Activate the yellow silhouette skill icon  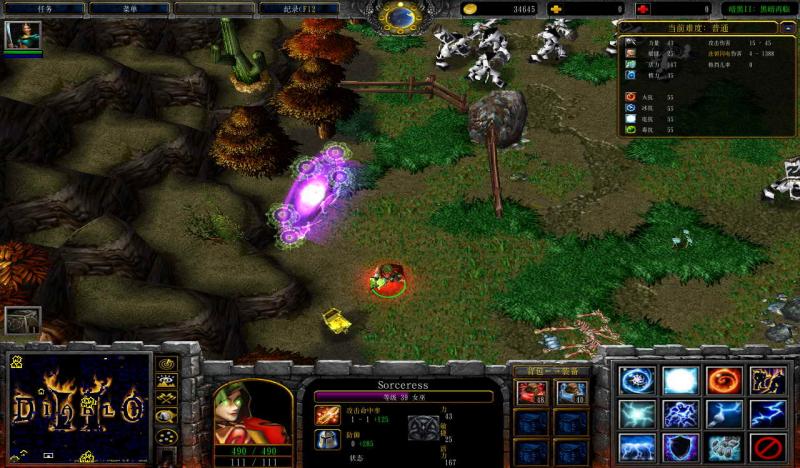pyautogui.click(x=767, y=381)
